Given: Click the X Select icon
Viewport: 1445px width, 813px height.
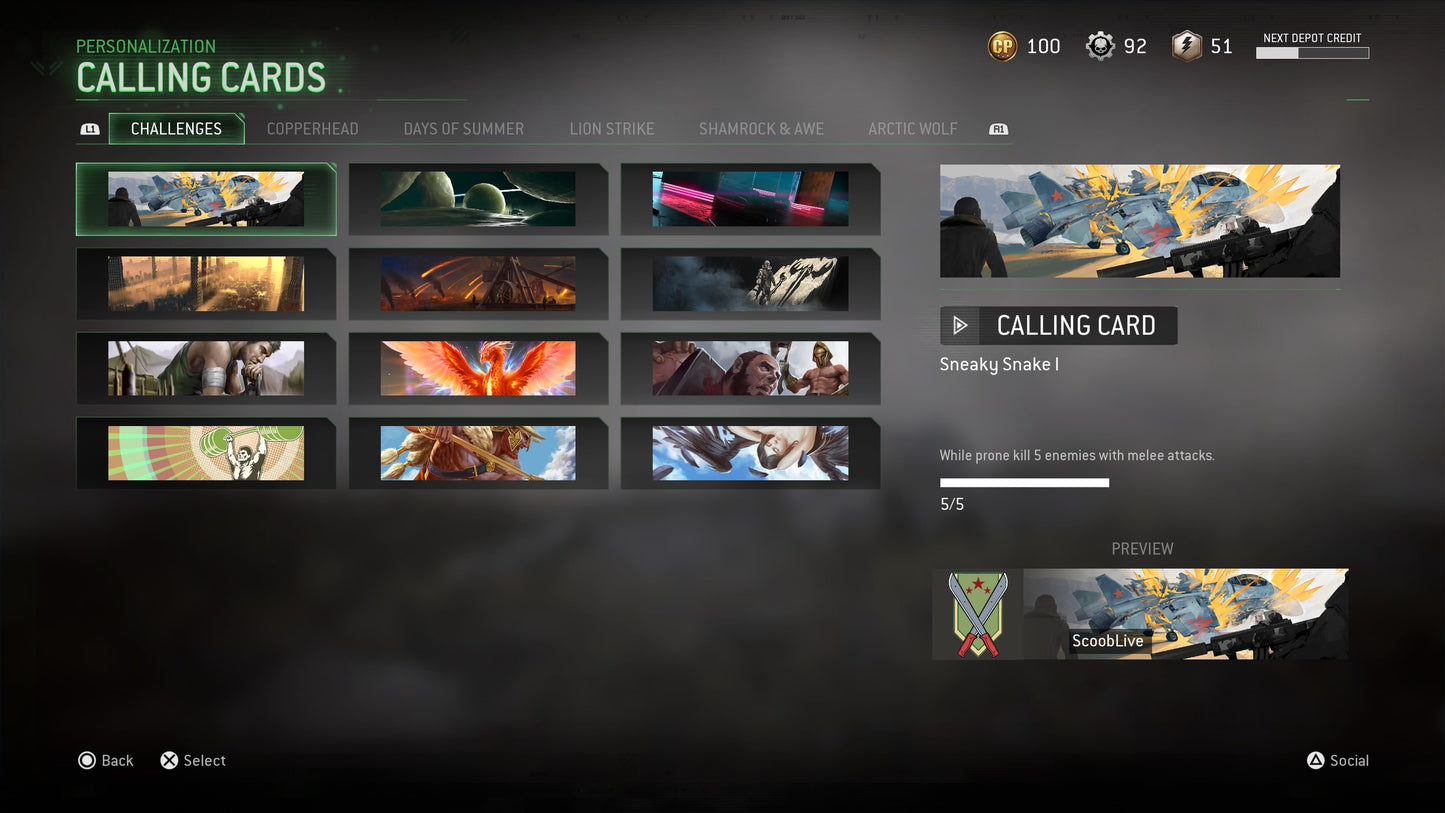Looking at the screenshot, I should [x=168, y=760].
